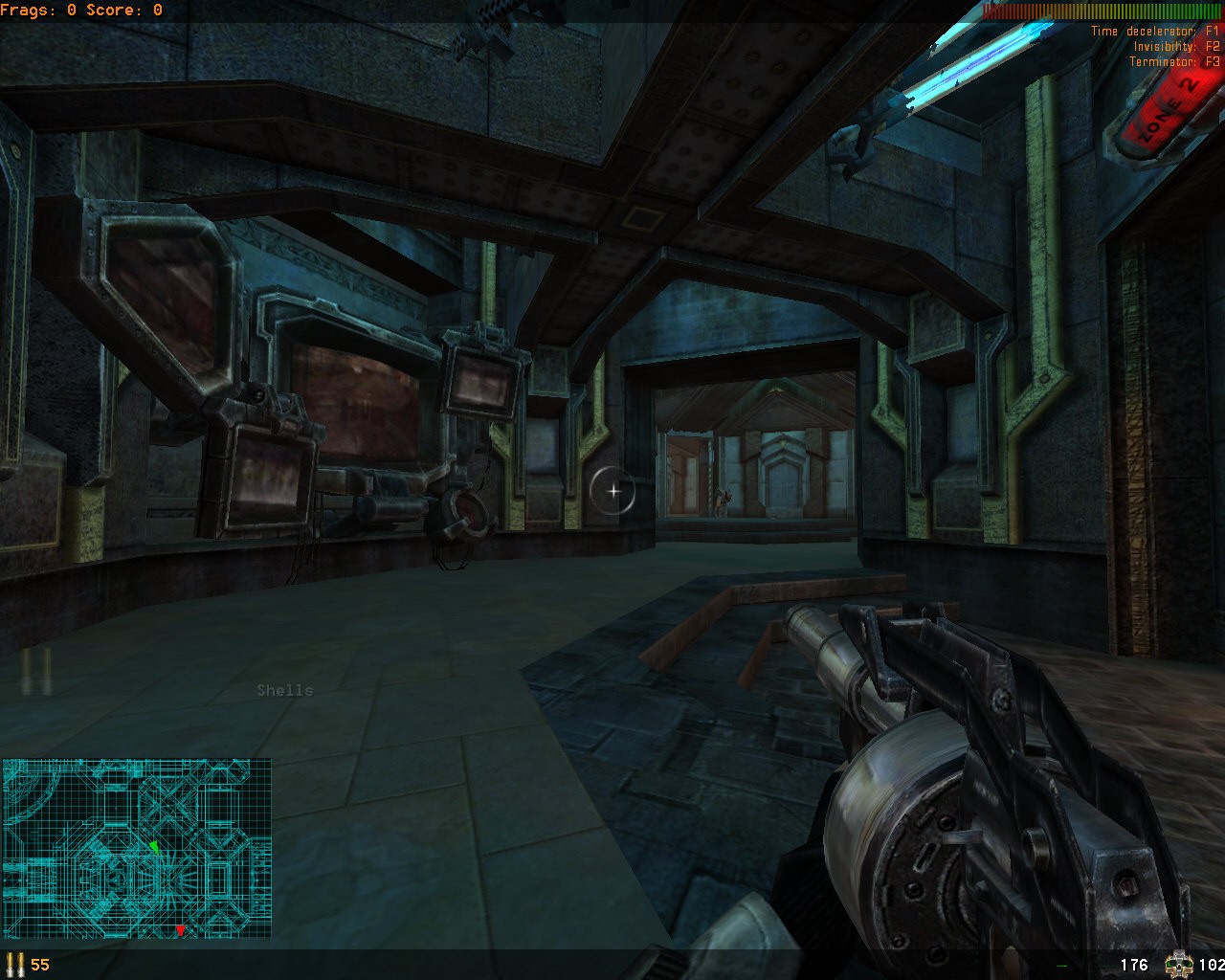Click the armor icon beside 102

(1179, 964)
